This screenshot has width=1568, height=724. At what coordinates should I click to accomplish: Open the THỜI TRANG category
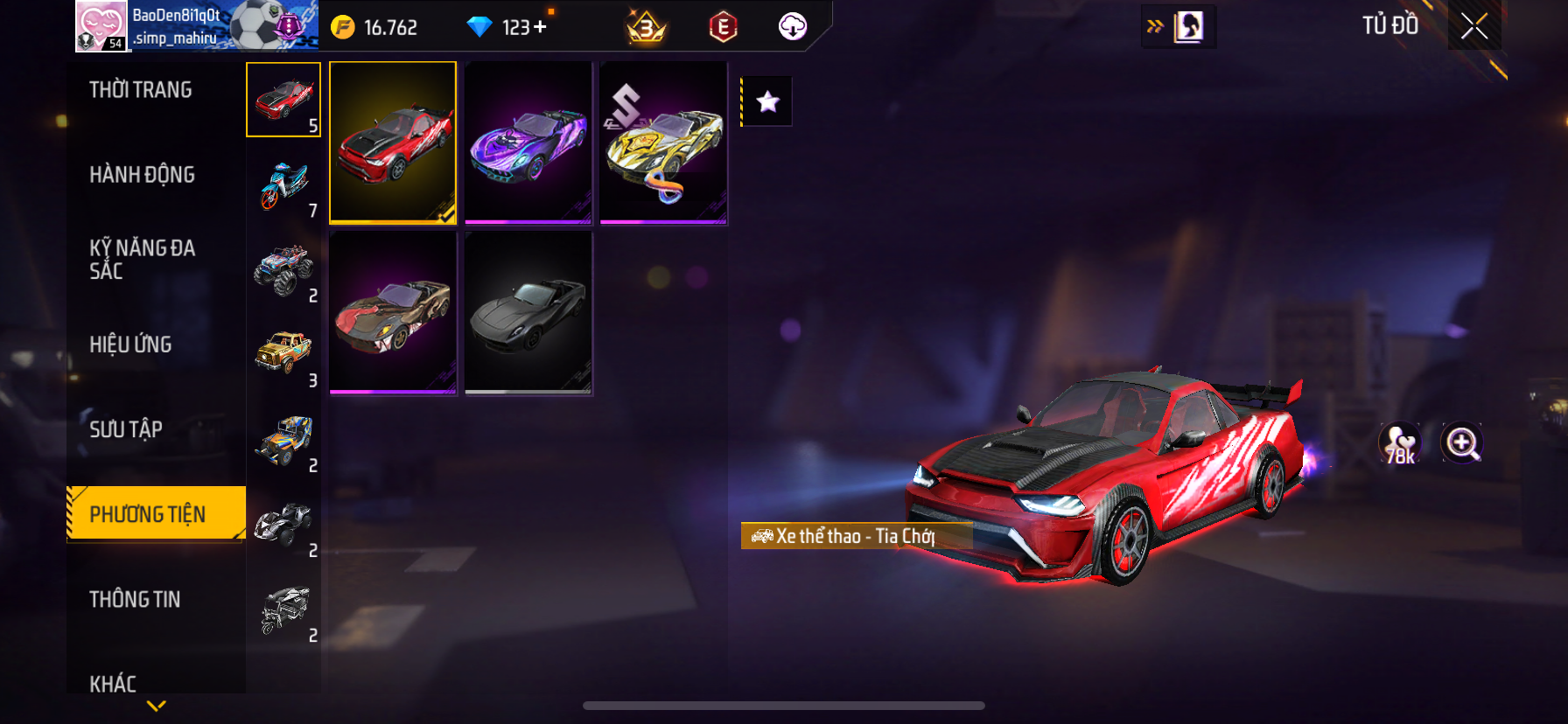[140, 90]
